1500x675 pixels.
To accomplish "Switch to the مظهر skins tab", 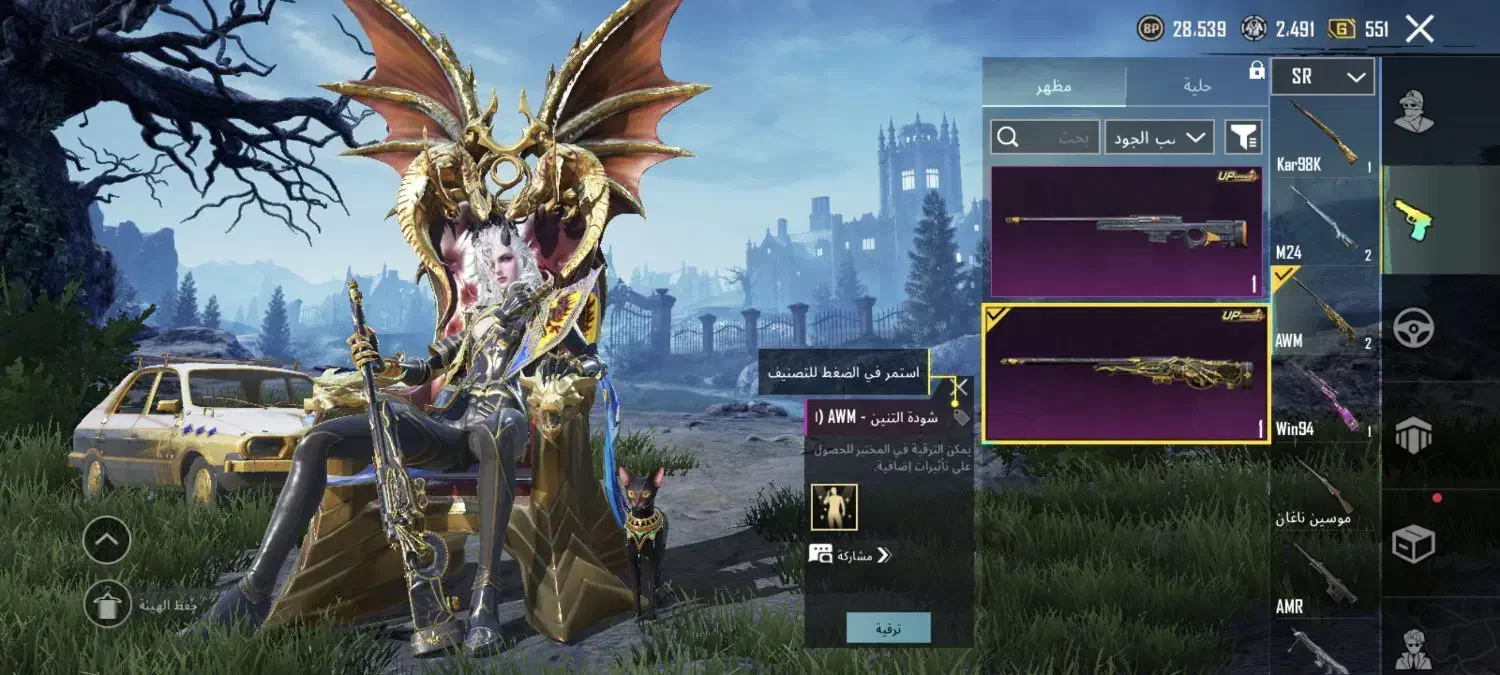I will 1053,86.
